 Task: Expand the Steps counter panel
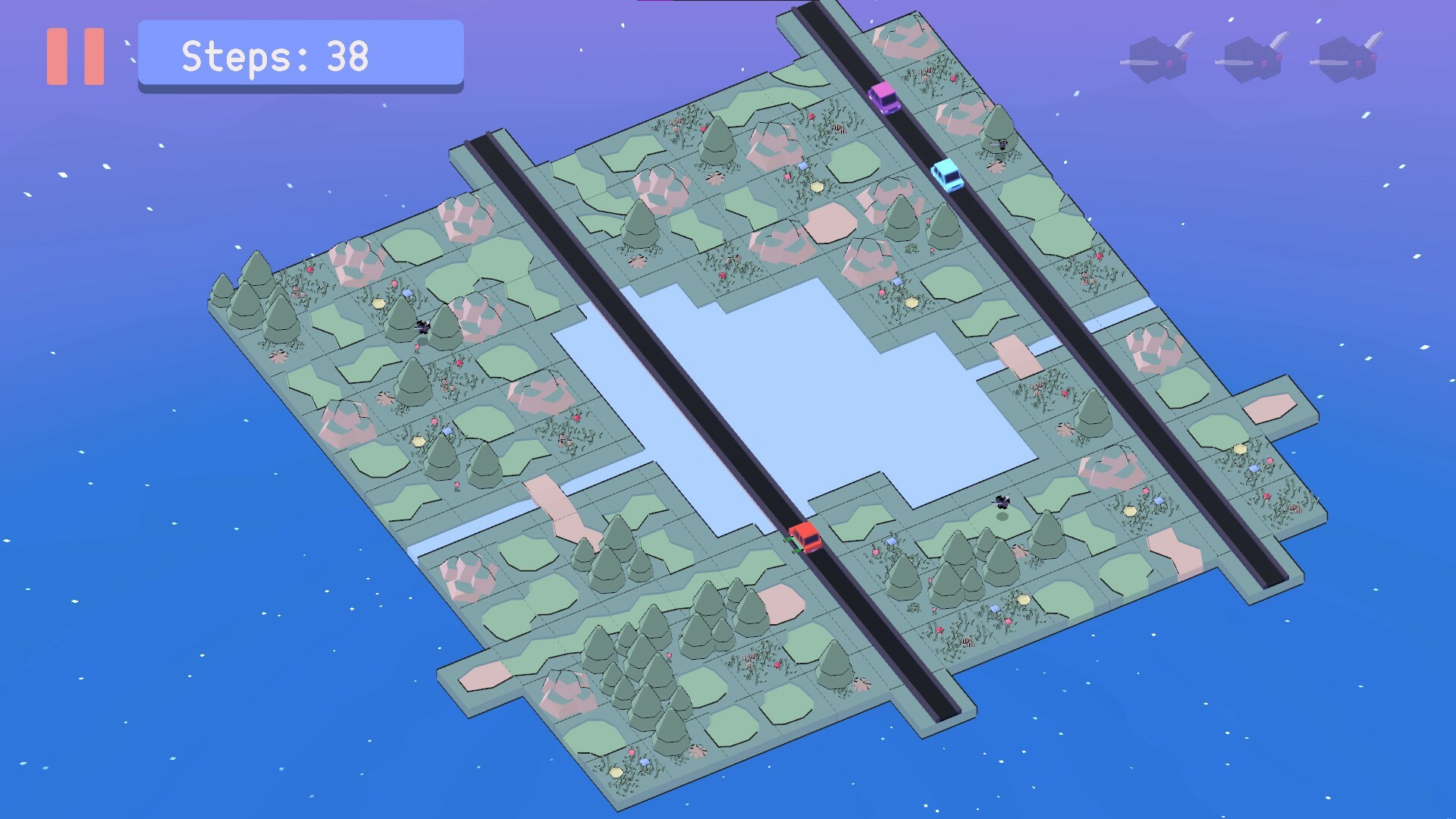point(300,55)
